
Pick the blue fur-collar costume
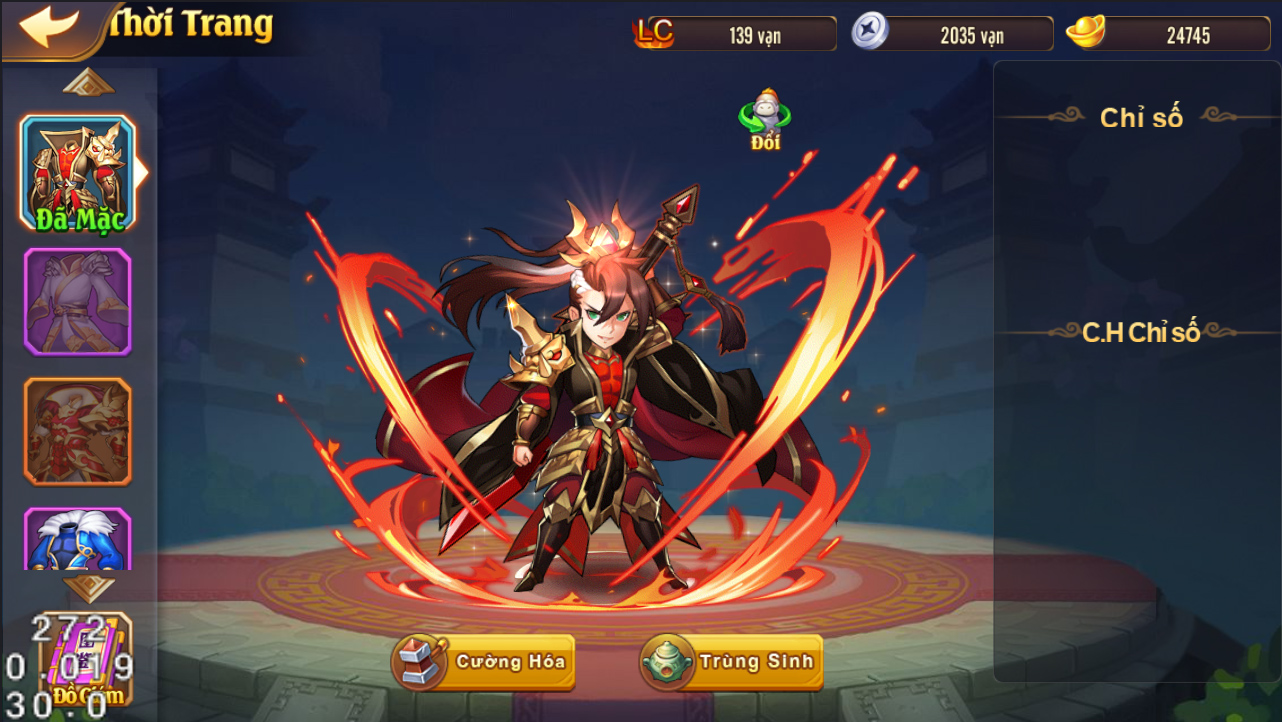pyautogui.click(x=78, y=540)
